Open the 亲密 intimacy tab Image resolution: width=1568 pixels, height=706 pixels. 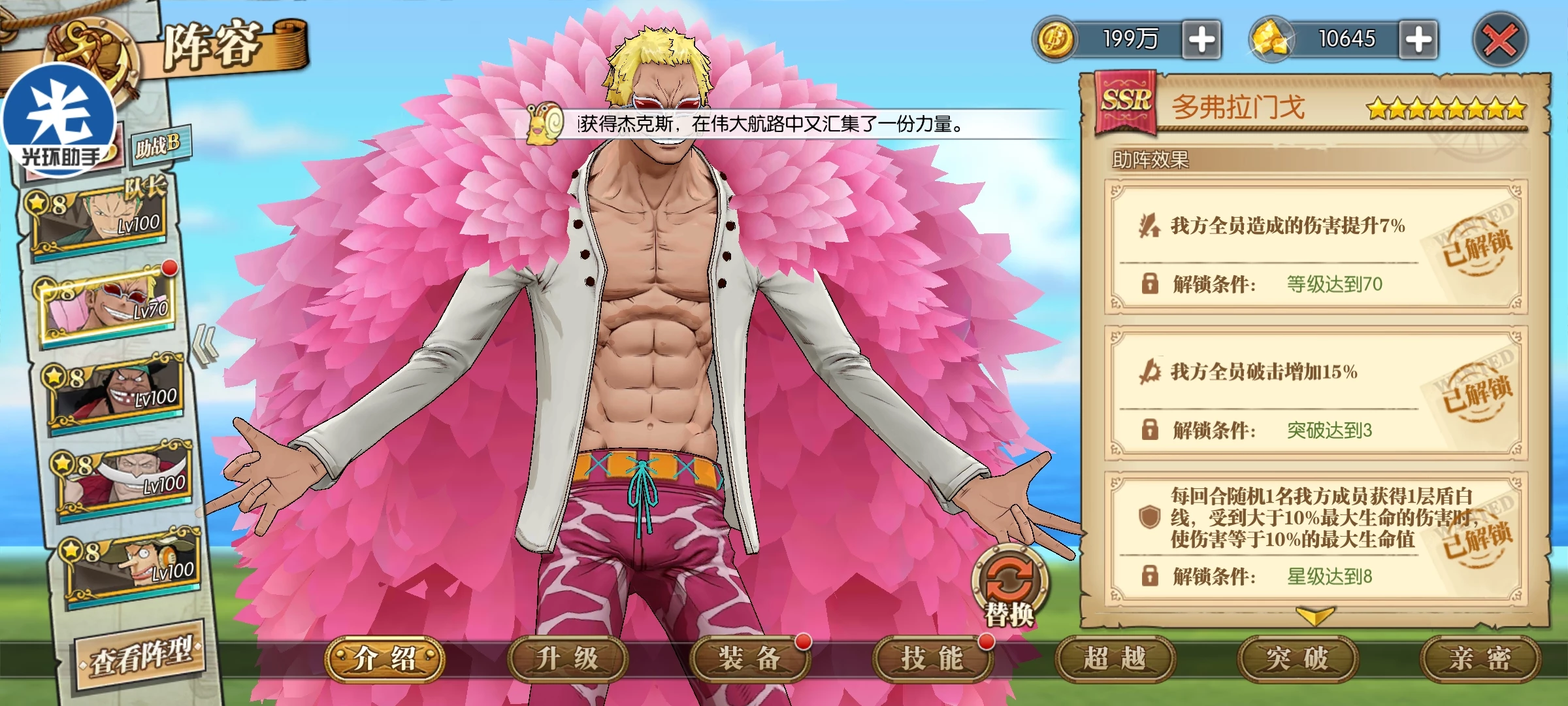pyautogui.click(x=1479, y=659)
